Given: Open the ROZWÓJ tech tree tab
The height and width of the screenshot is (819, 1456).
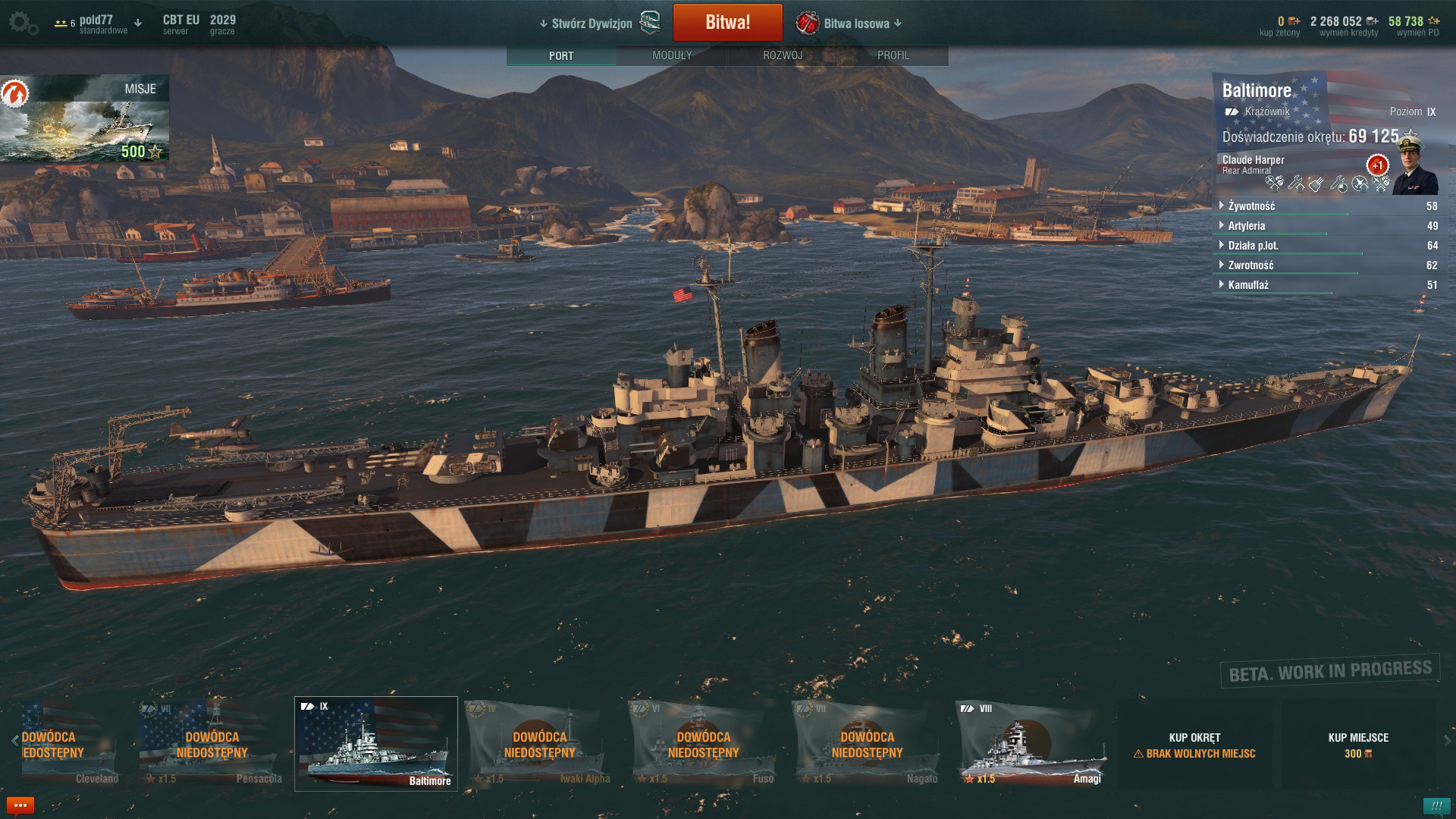Looking at the screenshot, I should click(x=783, y=55).
